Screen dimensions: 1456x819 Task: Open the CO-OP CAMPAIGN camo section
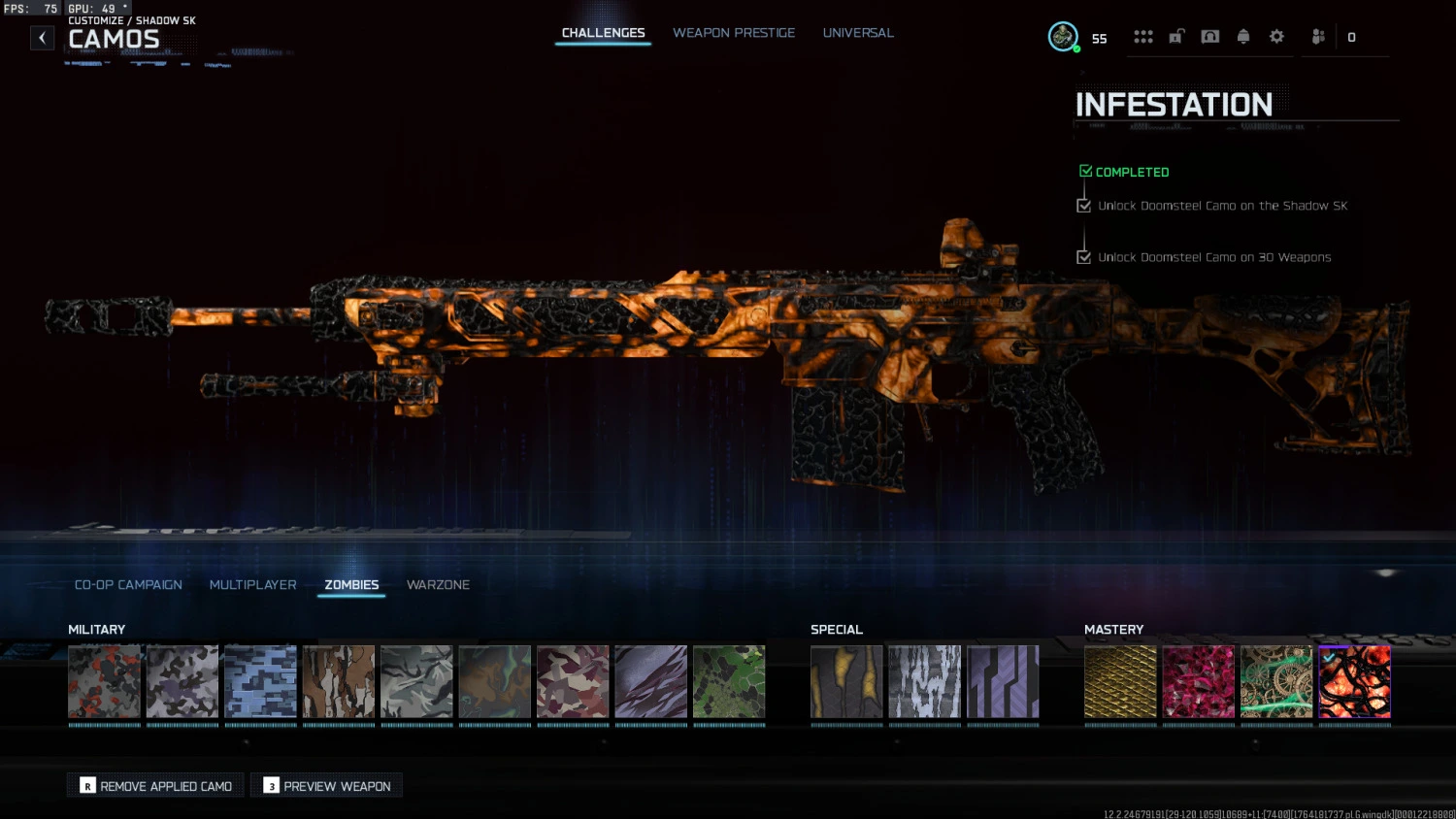pyautogui.click(x=127, y=584)
